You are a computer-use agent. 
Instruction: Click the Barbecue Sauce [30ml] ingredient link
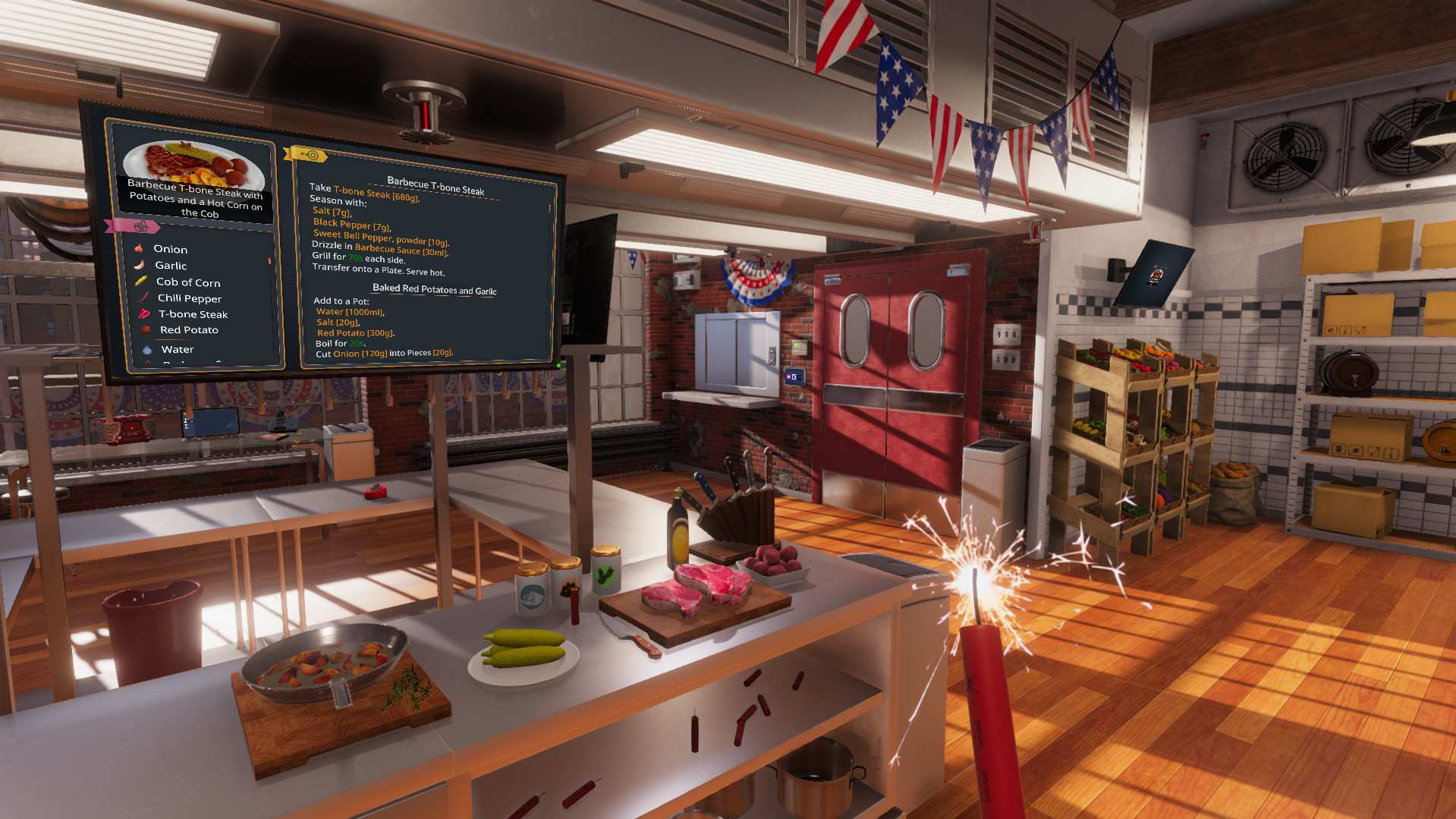click(400, 249)
